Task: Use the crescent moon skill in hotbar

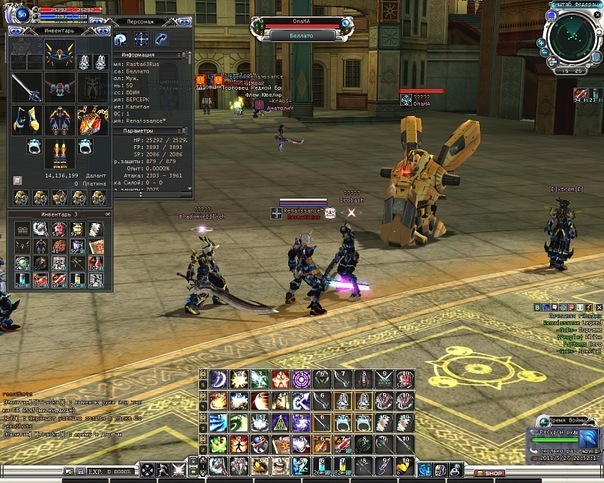Action: pos(219,378)
